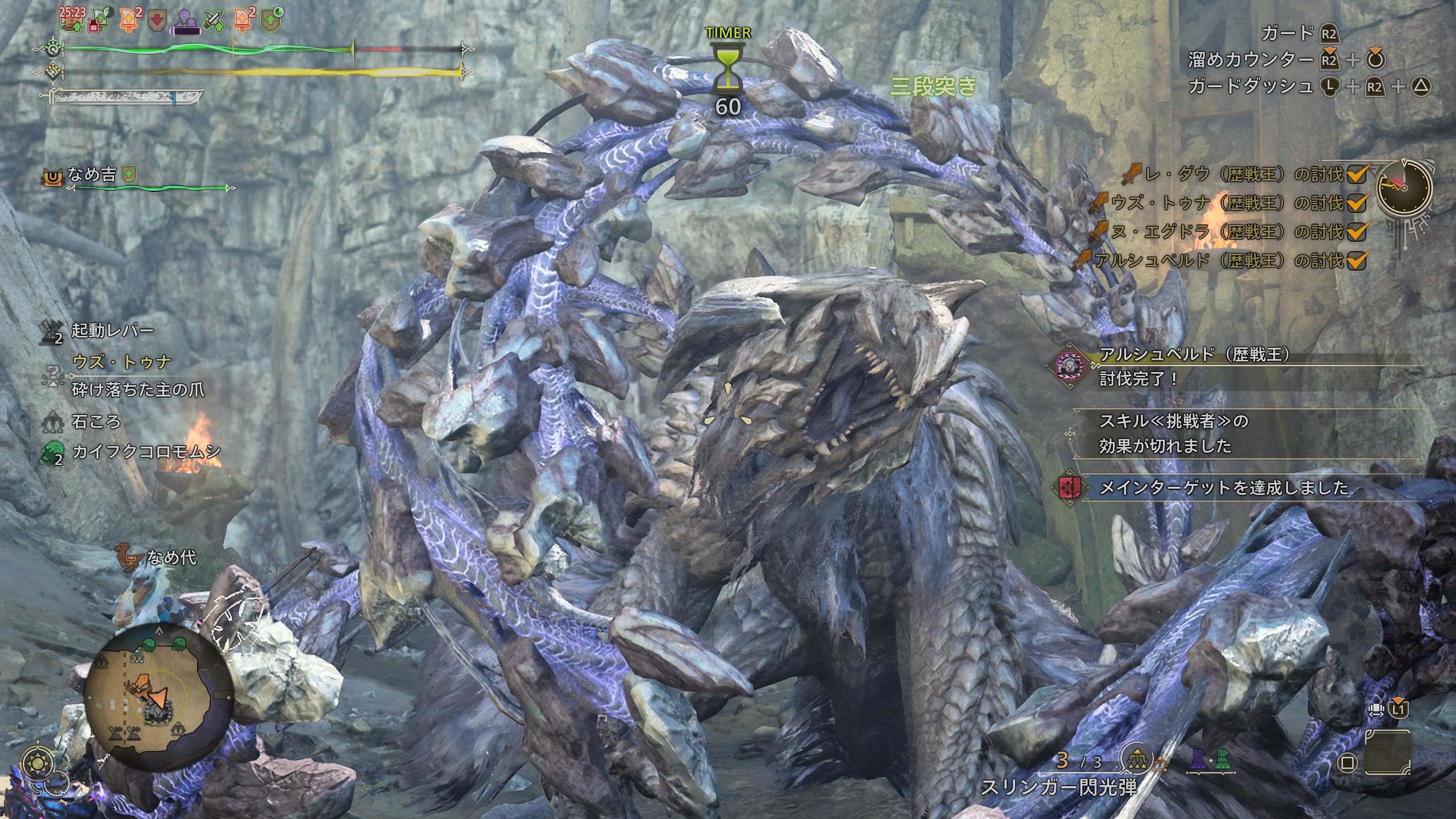1456x819 pixels.
Task: Select the empty item slot box
Action: click(x=1387, y=752)
